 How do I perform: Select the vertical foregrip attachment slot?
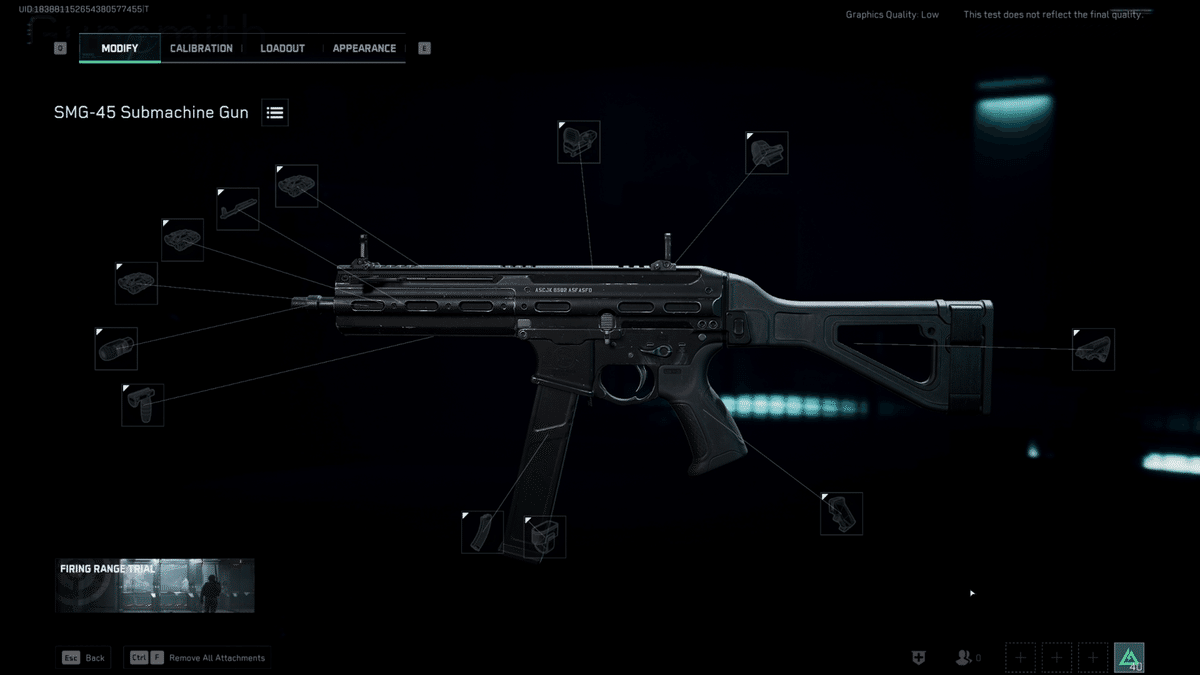pos(142,405)
